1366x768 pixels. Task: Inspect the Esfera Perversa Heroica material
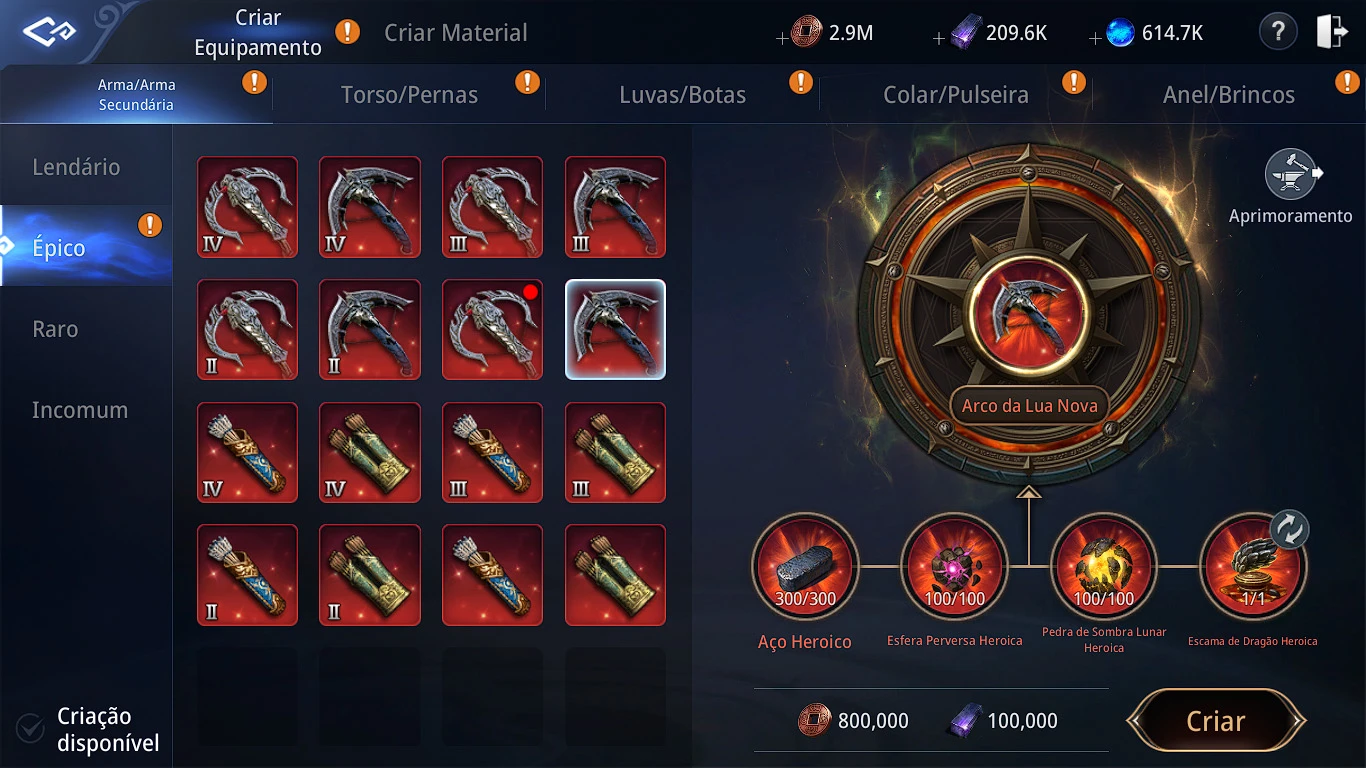tap(954, 565)
